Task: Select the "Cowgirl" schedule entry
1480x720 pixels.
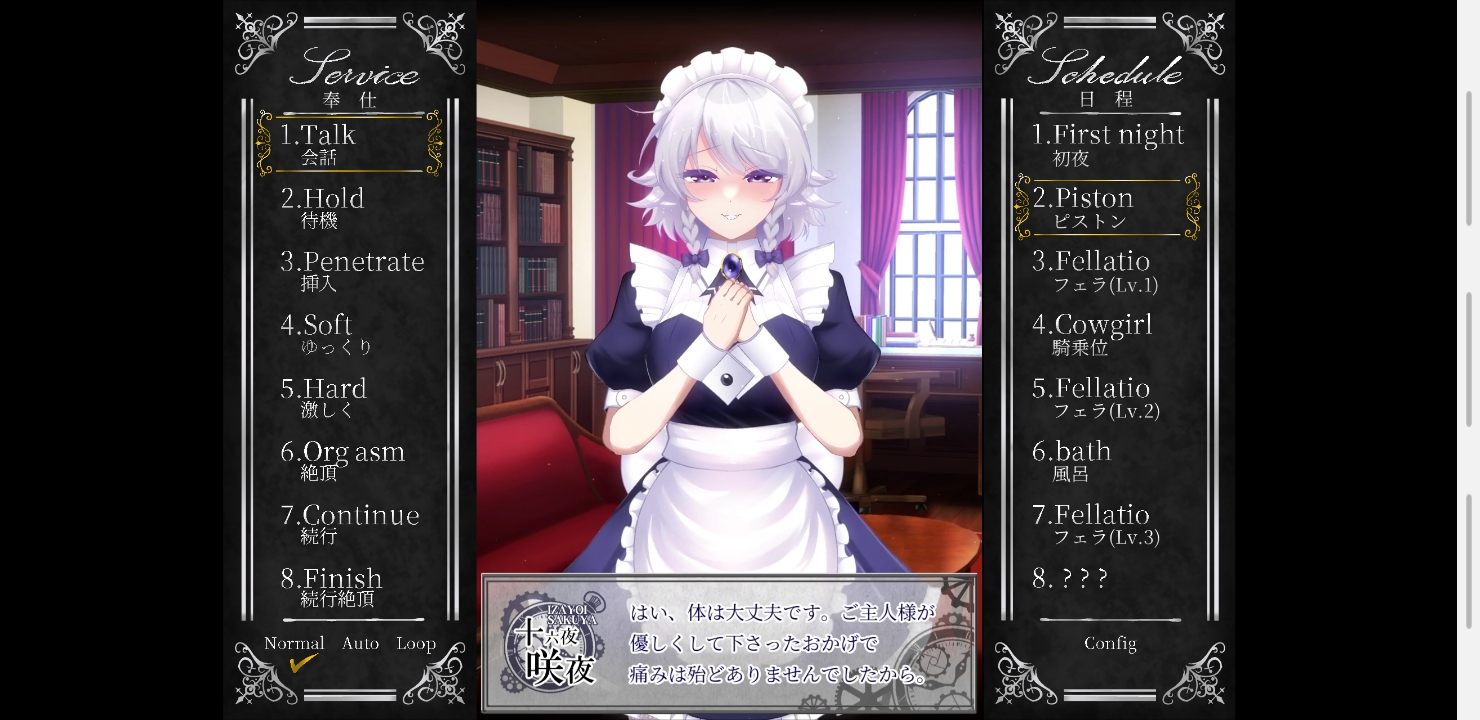Action: point(1095,326)
